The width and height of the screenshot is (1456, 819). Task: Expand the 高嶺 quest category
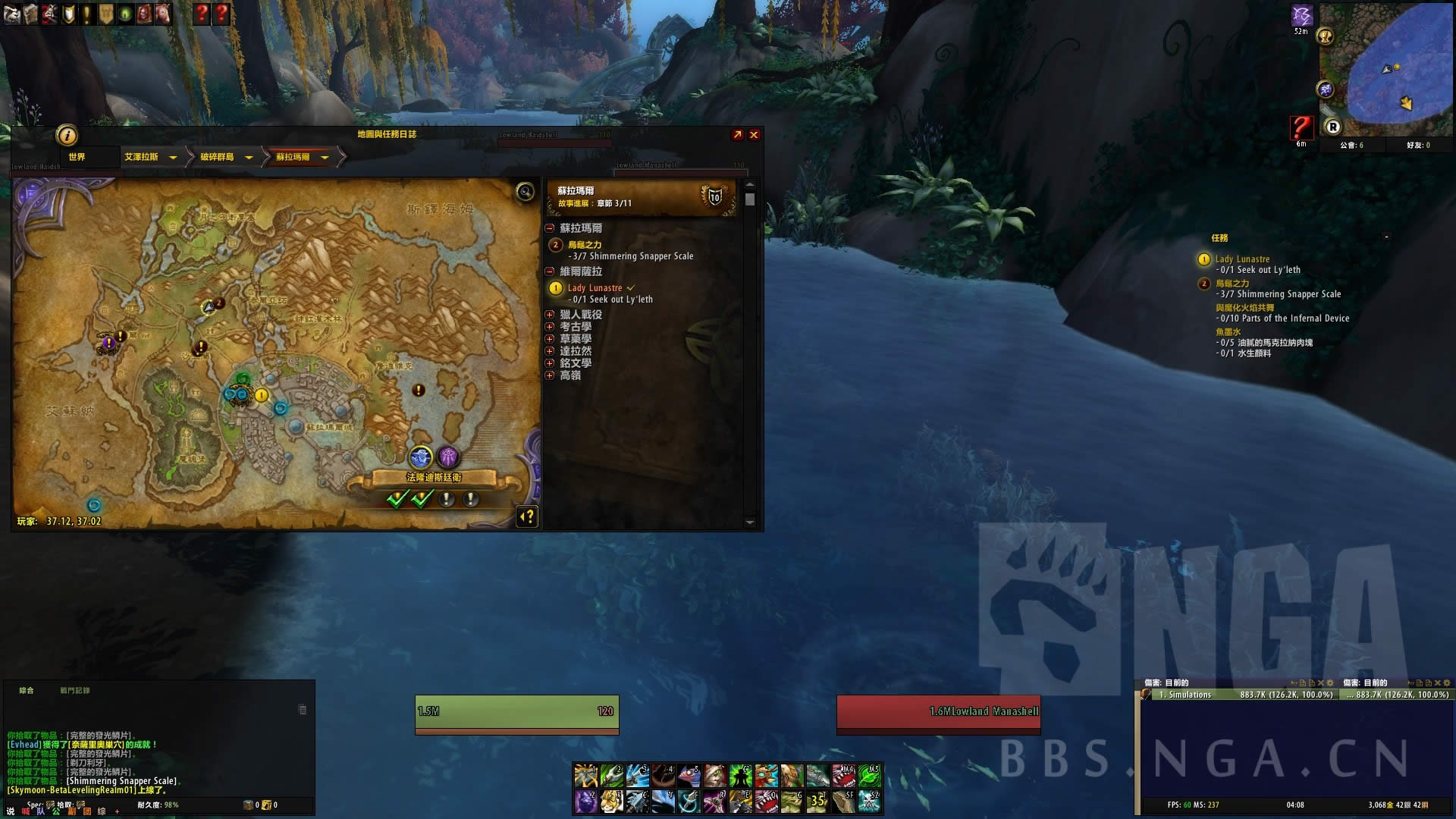(550, 375)
